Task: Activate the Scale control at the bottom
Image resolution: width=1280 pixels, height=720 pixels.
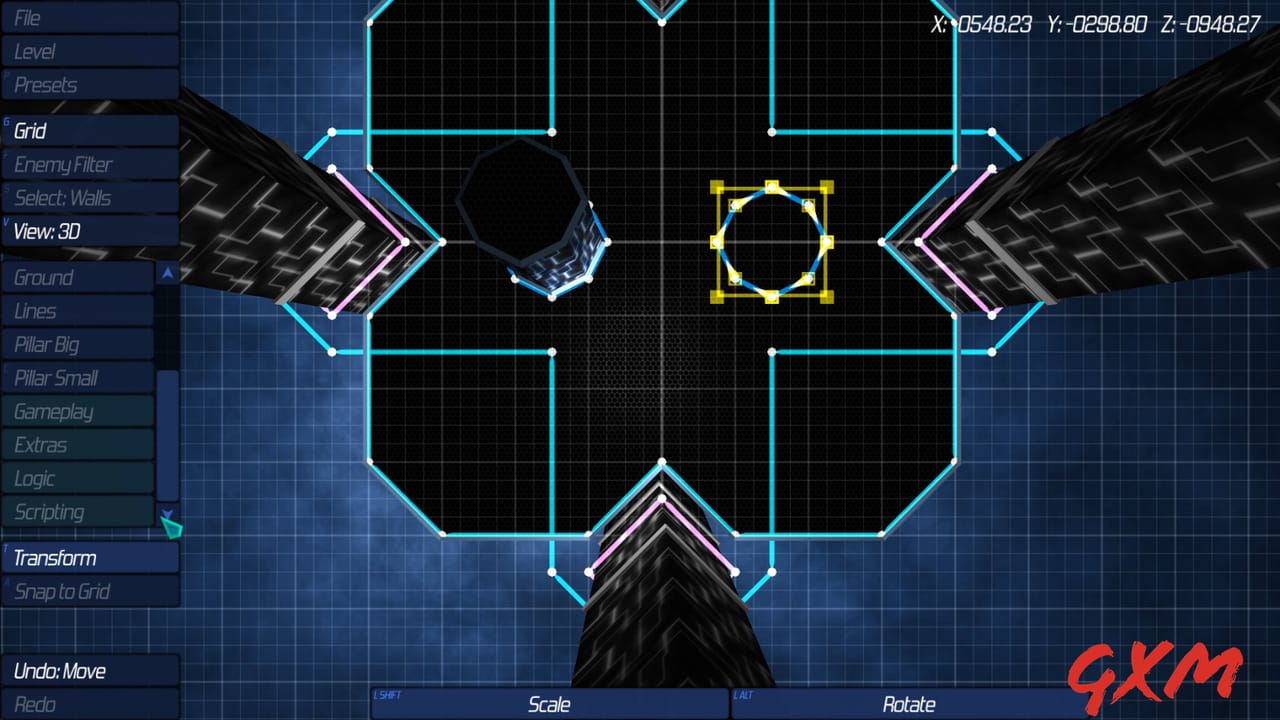Action: tap(550, 704)
